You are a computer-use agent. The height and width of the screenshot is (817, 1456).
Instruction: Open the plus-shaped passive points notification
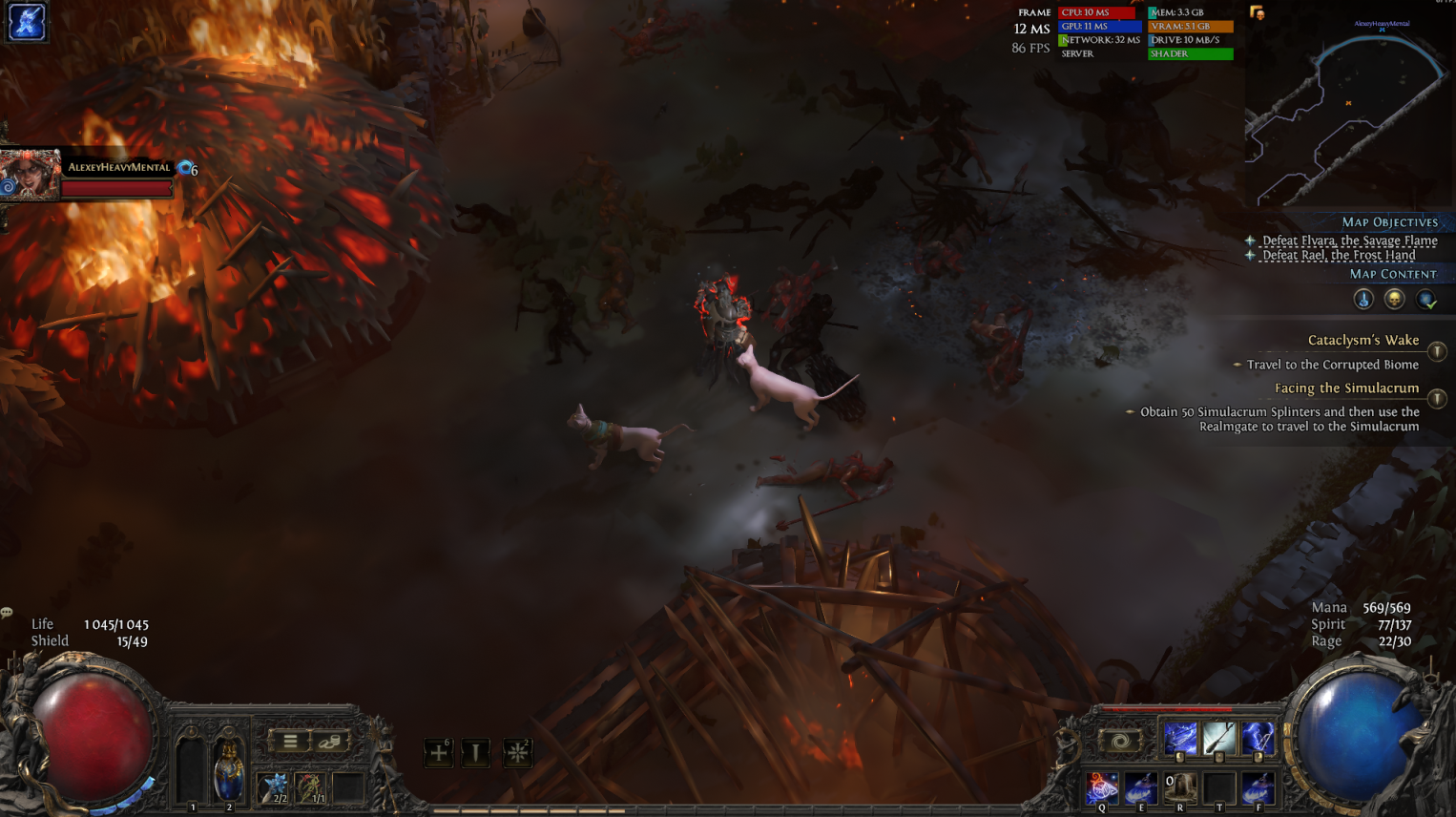(438, 753)
